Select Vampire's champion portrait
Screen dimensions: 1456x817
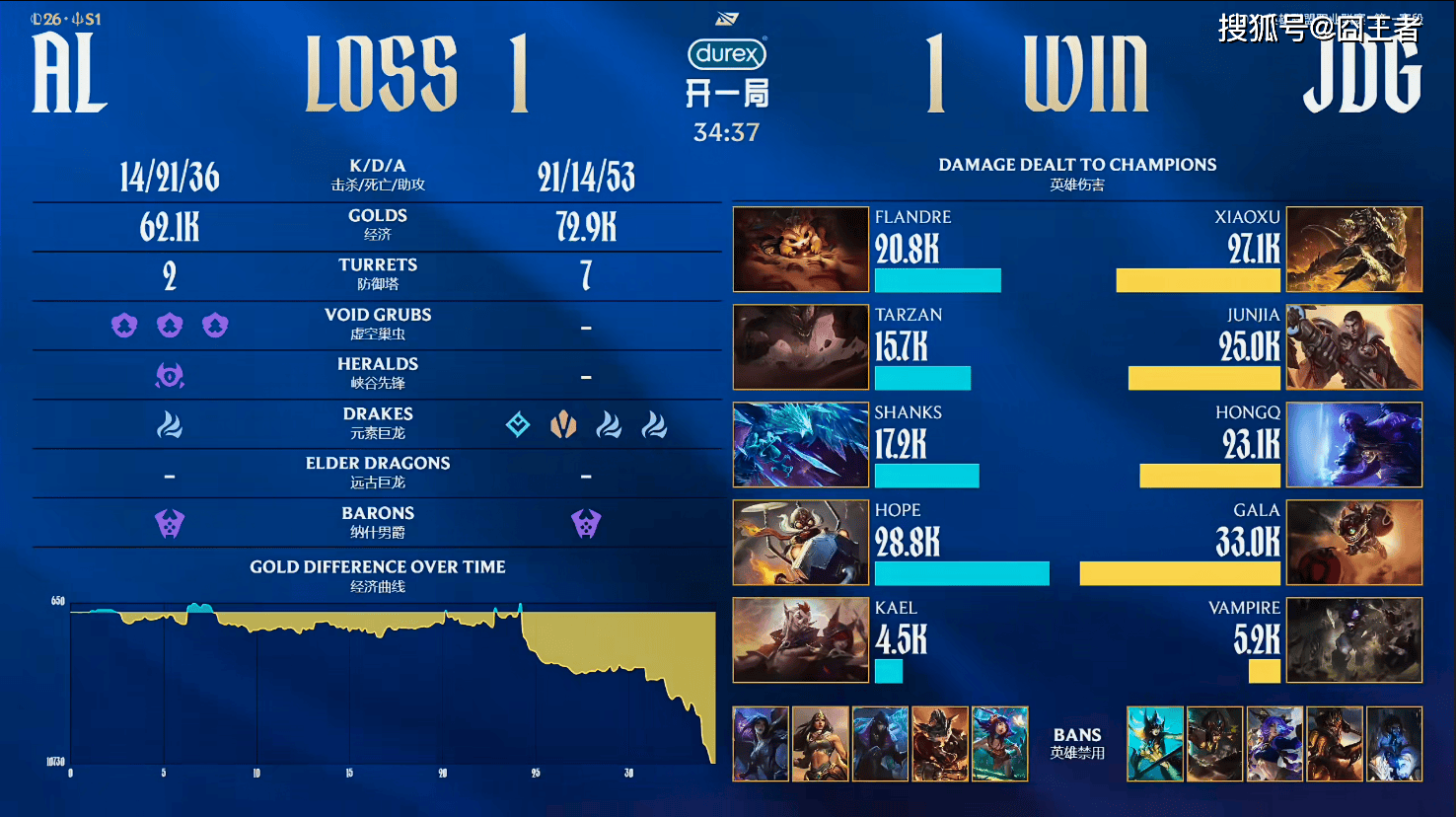(x=1353, y=639)
